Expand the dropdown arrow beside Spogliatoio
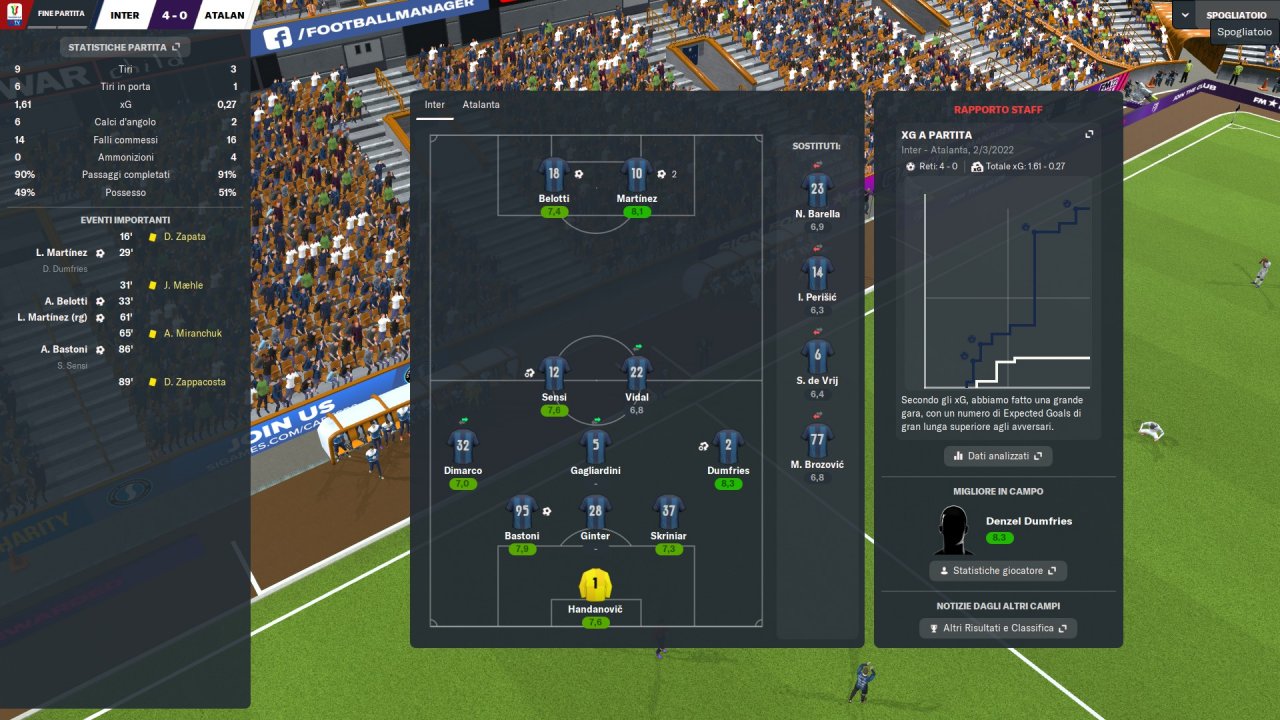Image resolution: width=1280 pixels, height=720 pixels. point(1185,15)
